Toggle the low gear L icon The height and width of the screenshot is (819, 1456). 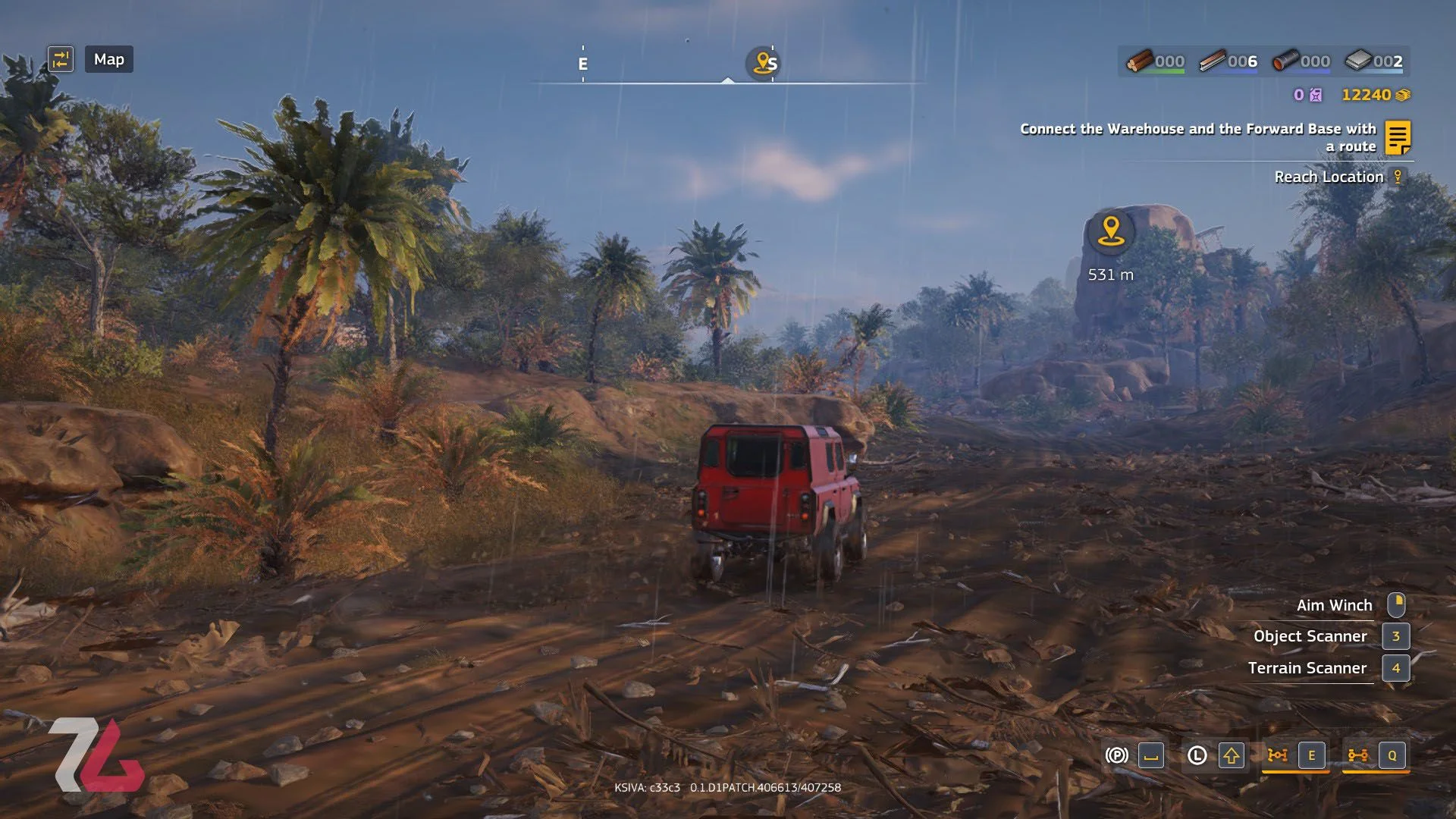pos(1197,755)
